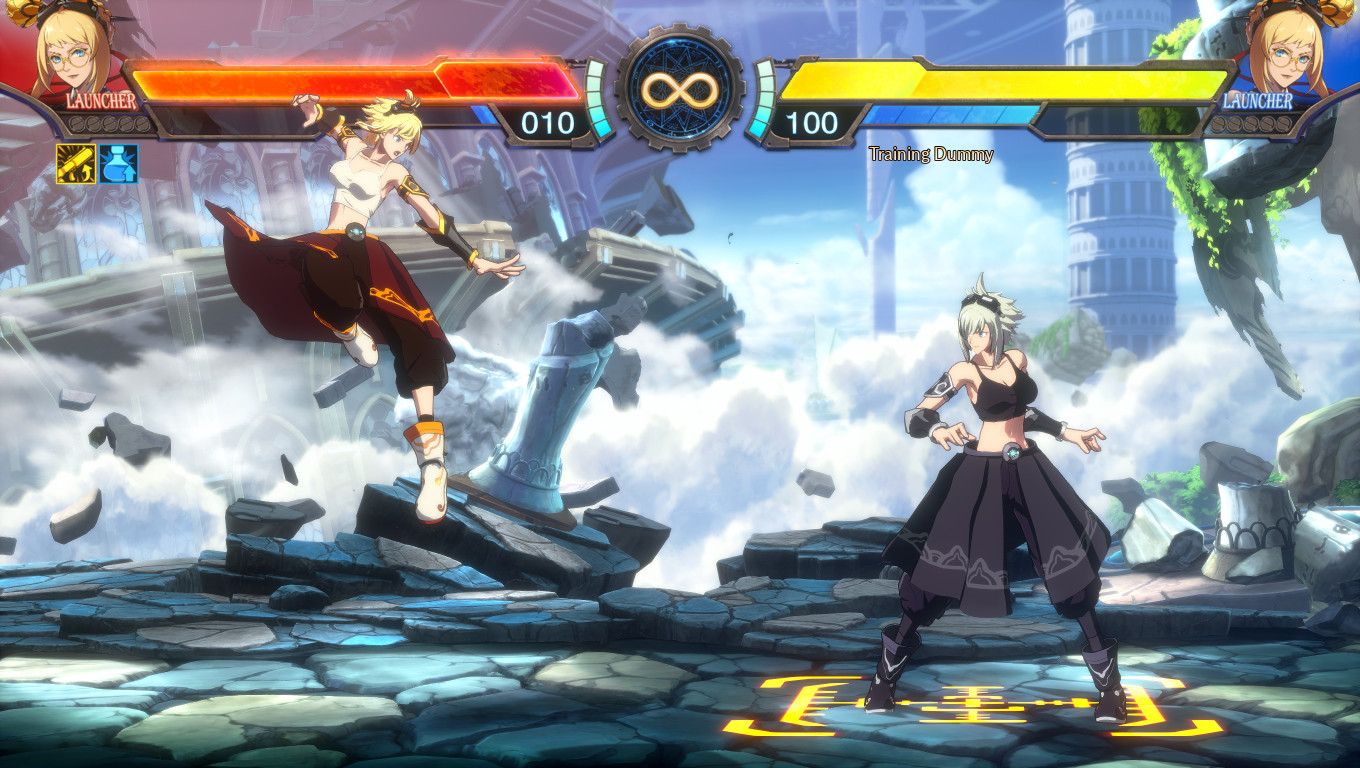Click the blue segmented gauge right of the timer
The height and width of the screenshot is (768, 1360).
[x=760, y=100]
